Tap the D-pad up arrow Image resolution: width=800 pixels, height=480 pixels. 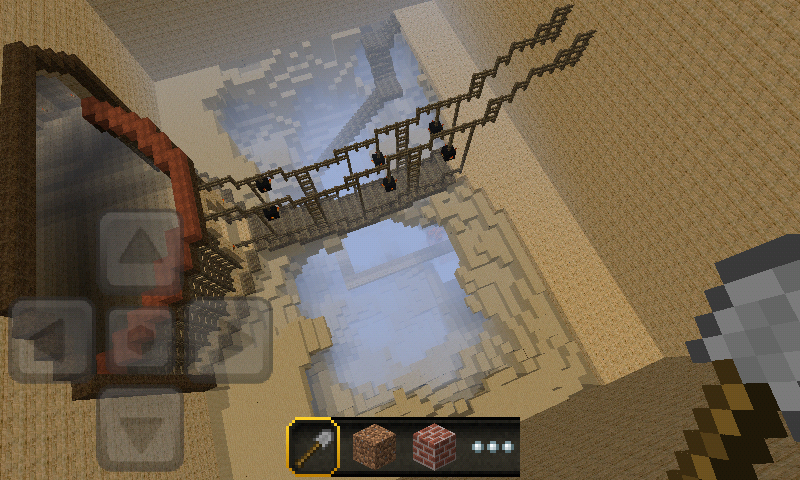pos(140,251)
